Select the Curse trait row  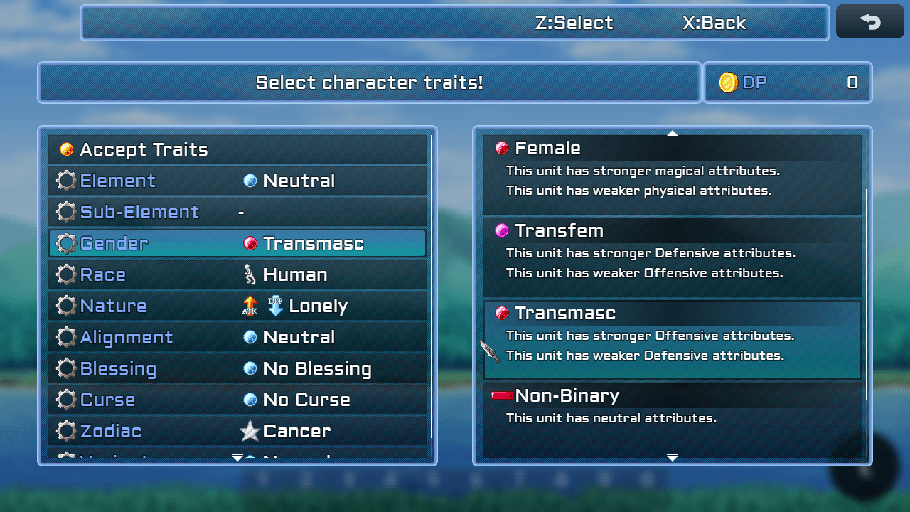point(237,400)
